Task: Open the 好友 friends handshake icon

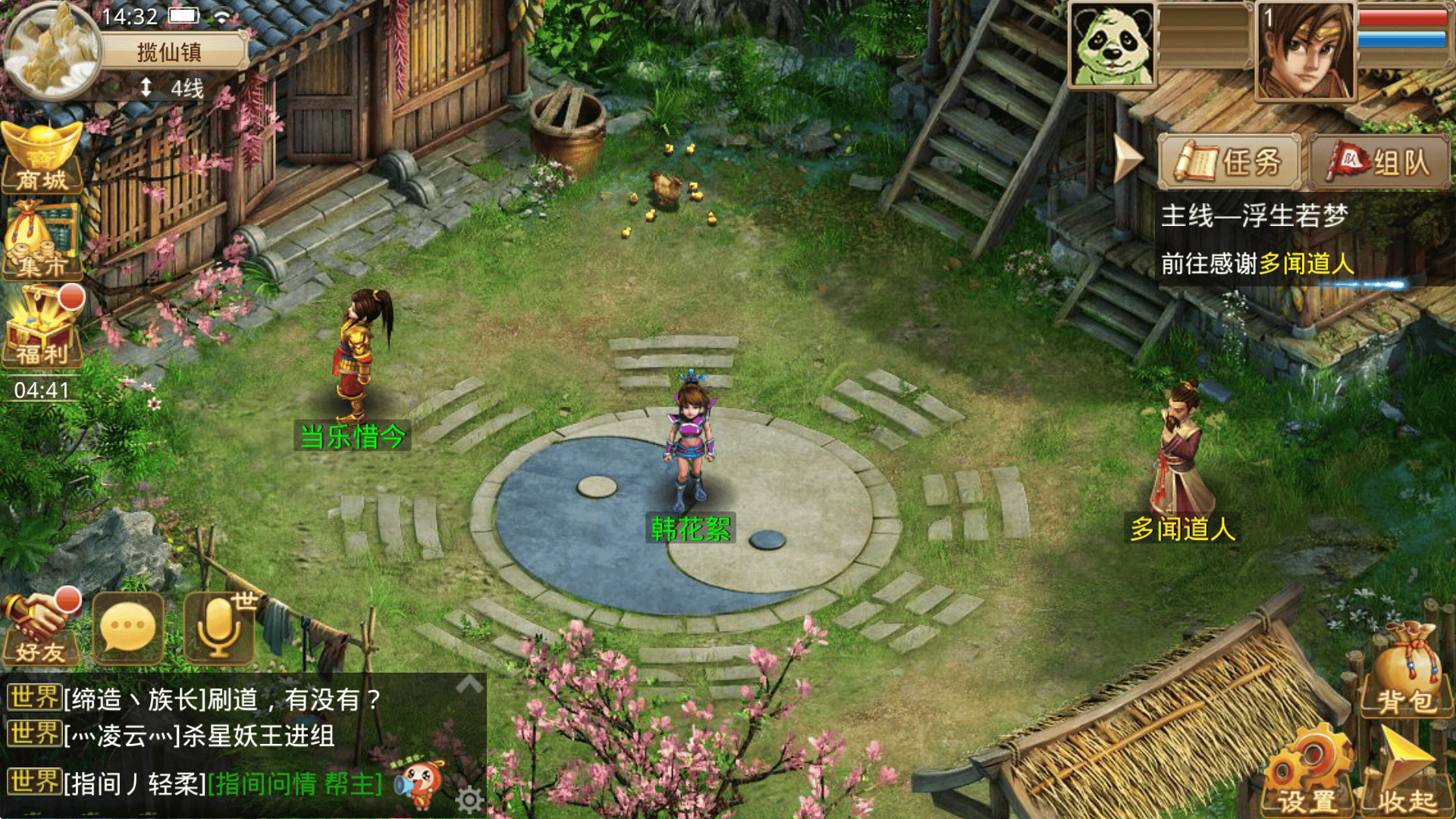Action: [x=41, y=628]
